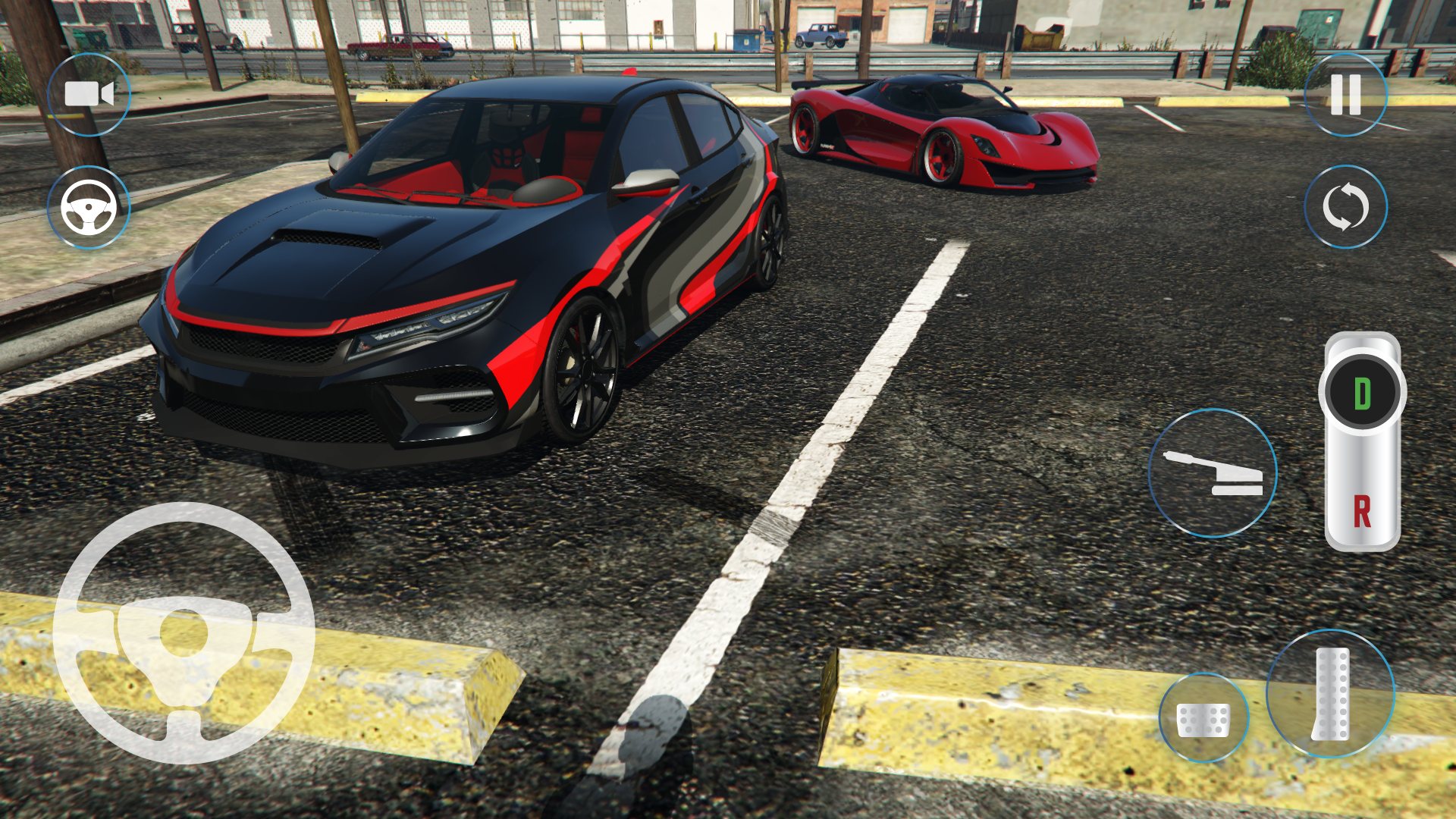
Task: Open the pause menu
Action: (x=1345, y=94)
